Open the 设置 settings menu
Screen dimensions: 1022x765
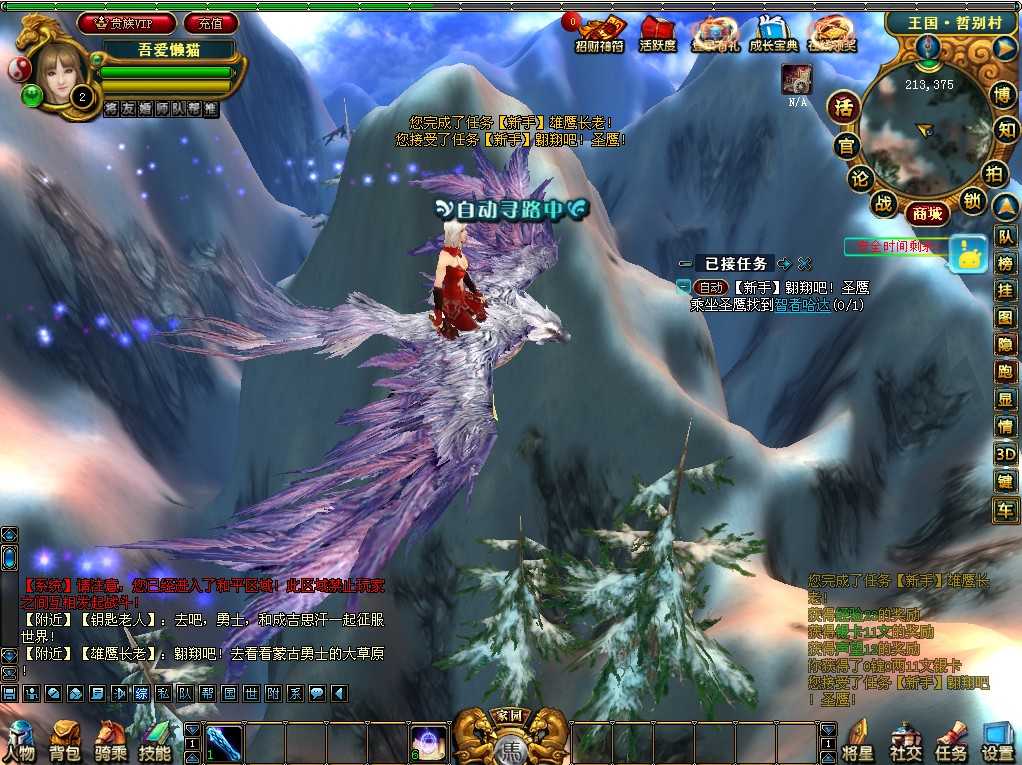click(997, 742)
